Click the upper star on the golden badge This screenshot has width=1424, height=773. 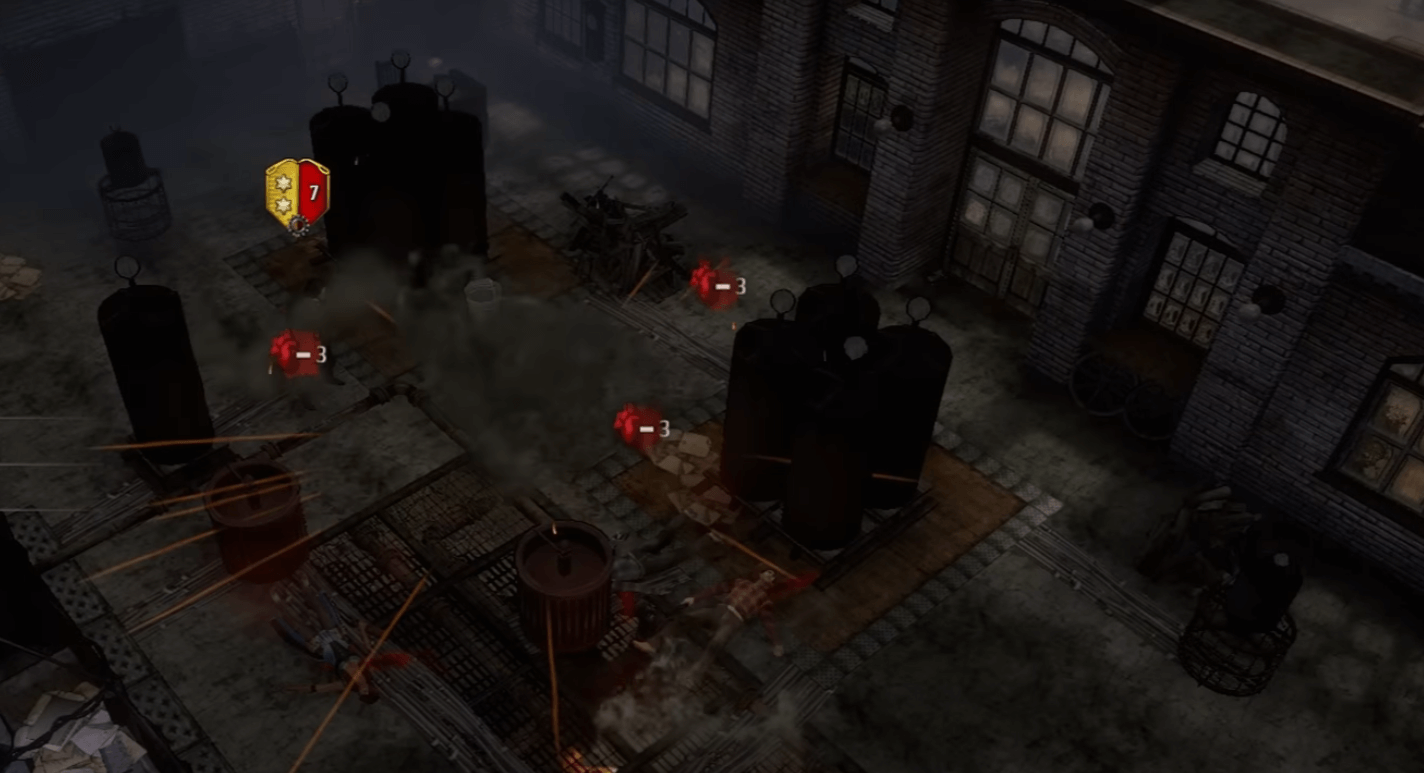[x=282, y=182]
